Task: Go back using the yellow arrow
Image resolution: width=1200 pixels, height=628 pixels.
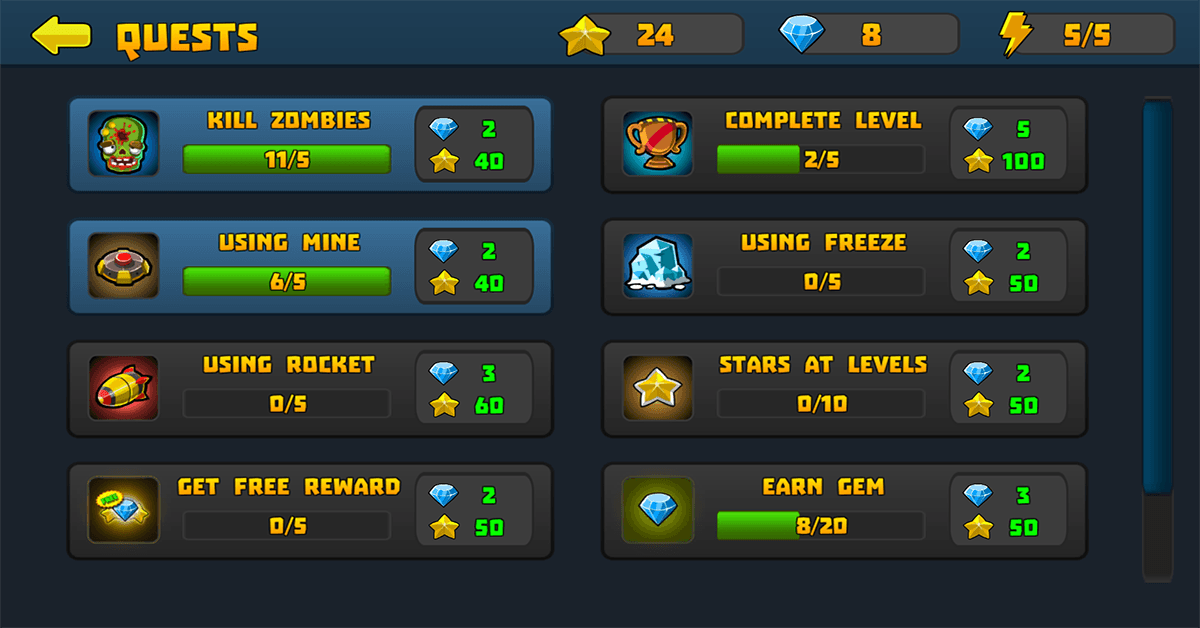Action: (x=61, y=36)
